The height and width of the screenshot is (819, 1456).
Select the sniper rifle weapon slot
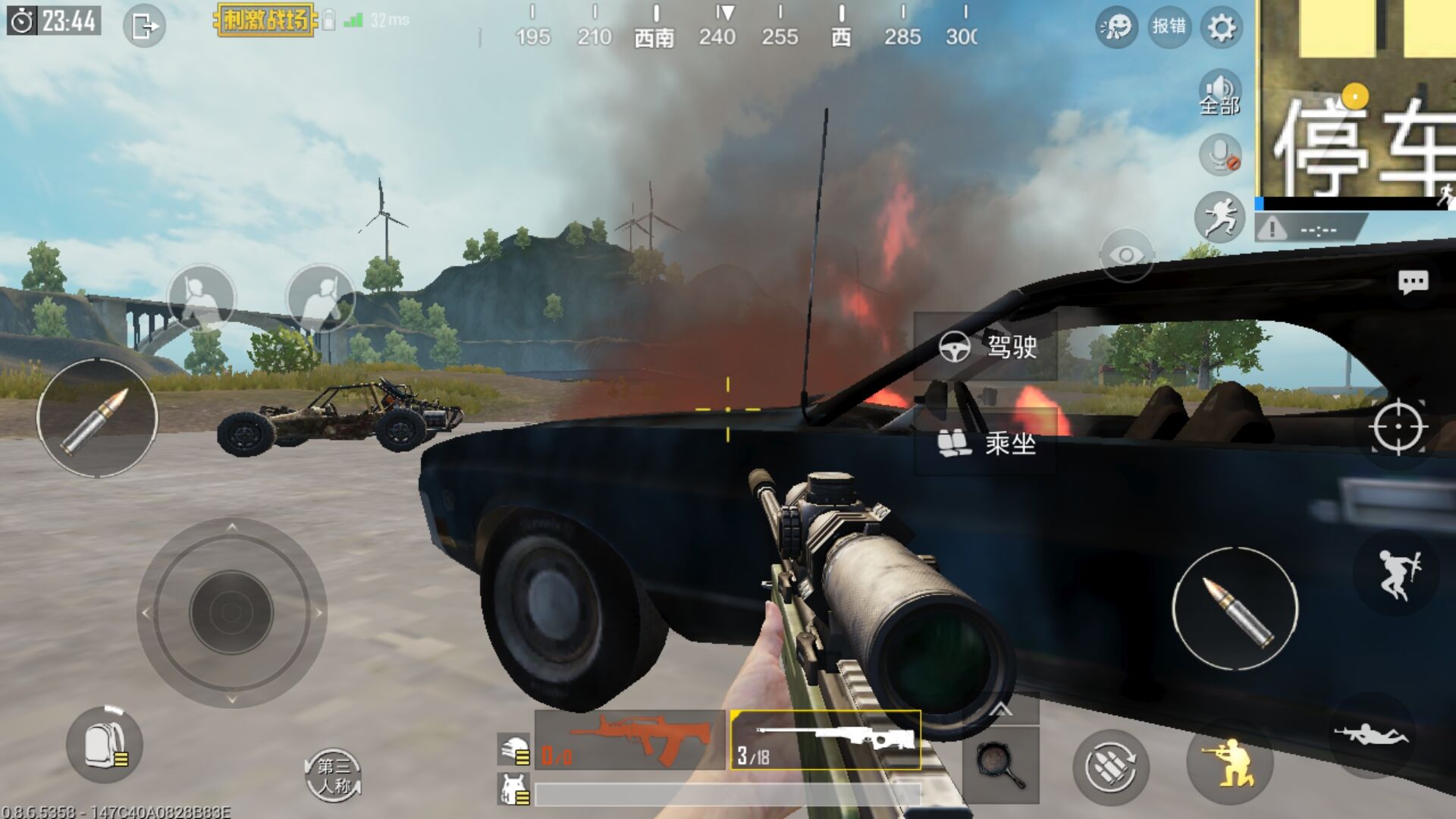(x=826, y=740)
